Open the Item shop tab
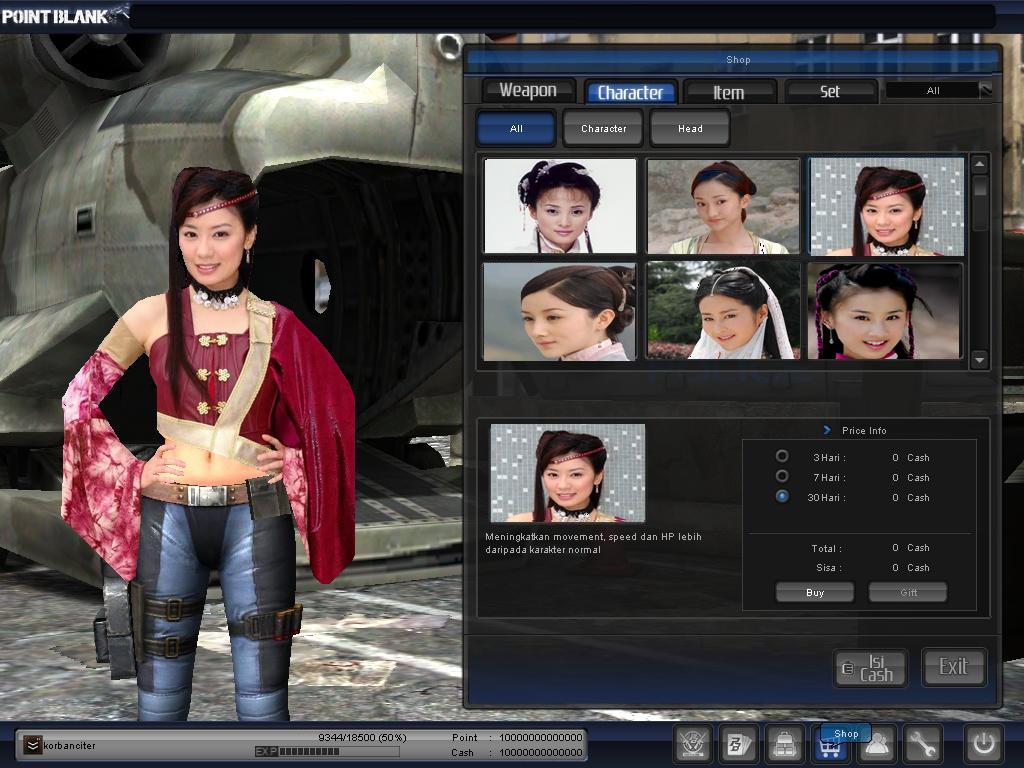Screen dimensions: 1024x768 pyautogui.click(x=729, y=92)
